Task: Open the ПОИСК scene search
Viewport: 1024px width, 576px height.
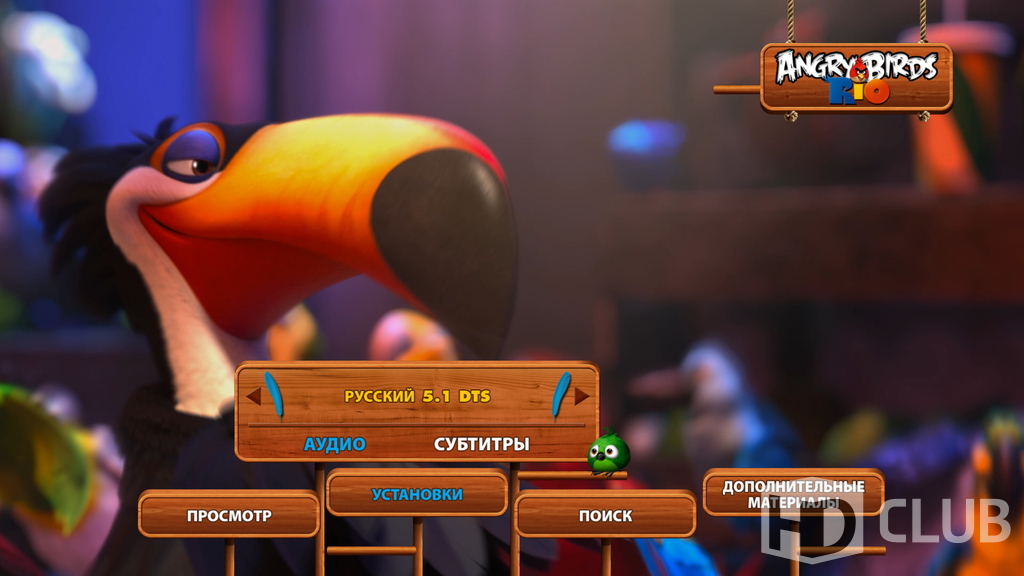Action: (605, 516)
